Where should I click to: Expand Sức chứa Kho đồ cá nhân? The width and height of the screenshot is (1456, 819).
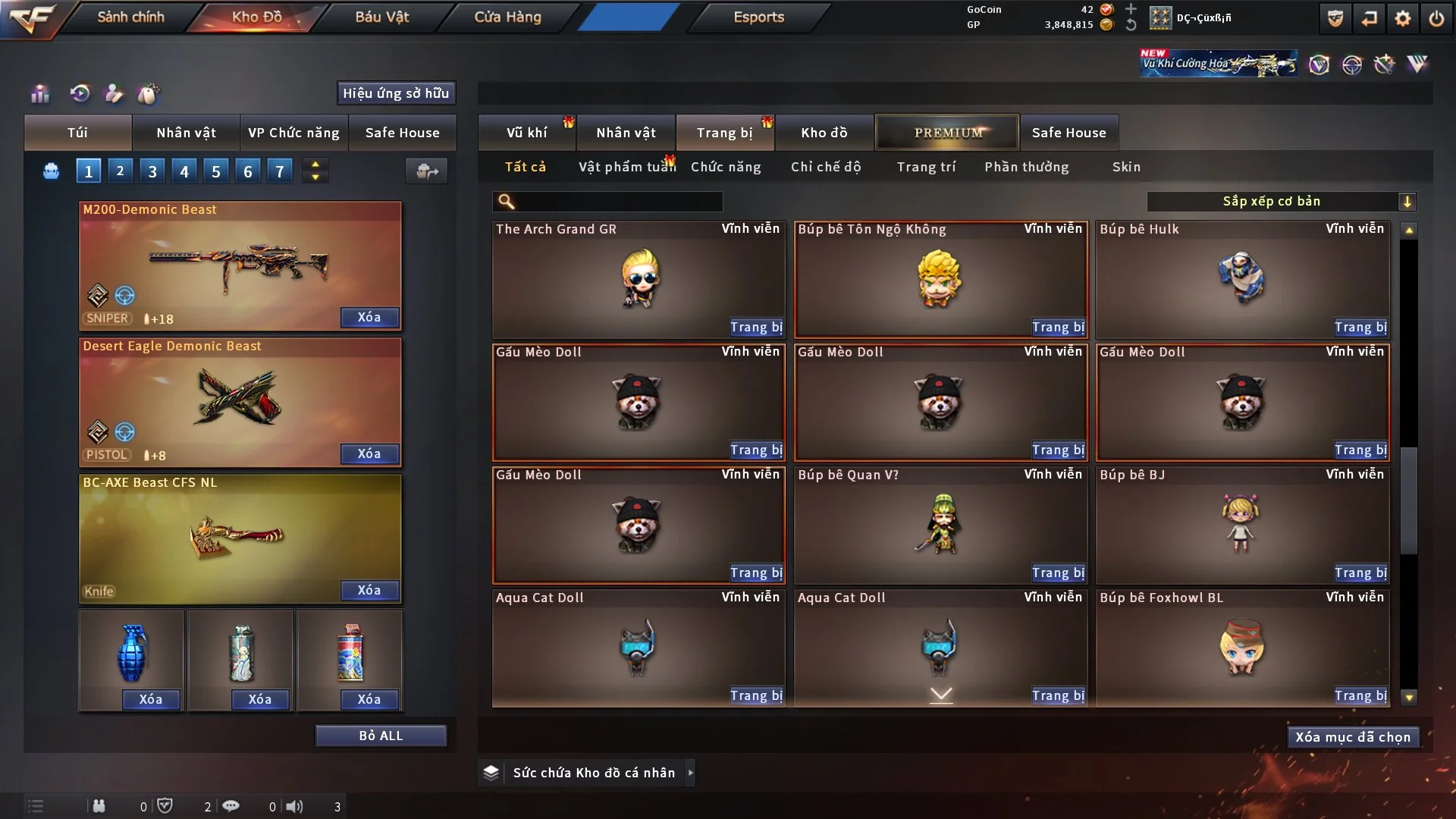[x=690, y=773]
